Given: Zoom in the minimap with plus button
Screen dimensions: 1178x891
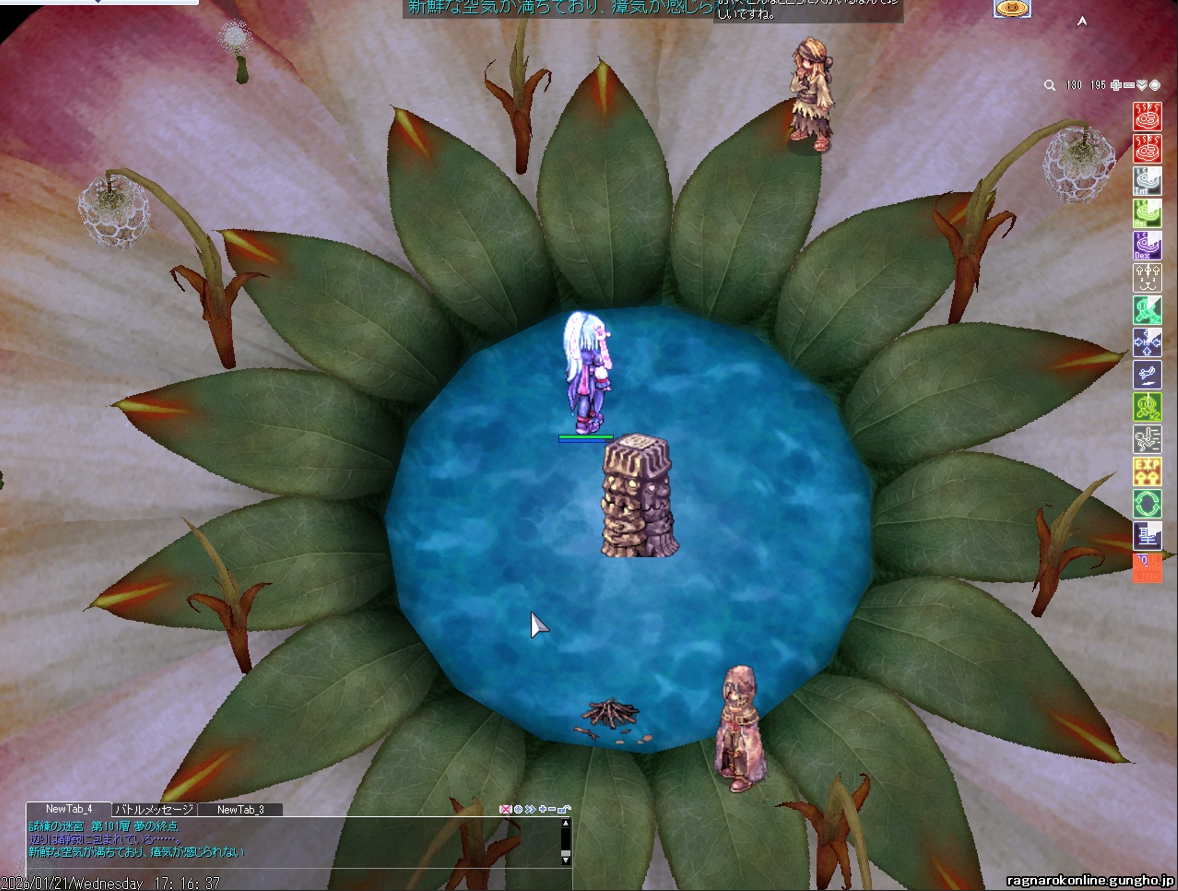Looking at the screenshot, I should pyautogui.click(x=1116, y=86).
